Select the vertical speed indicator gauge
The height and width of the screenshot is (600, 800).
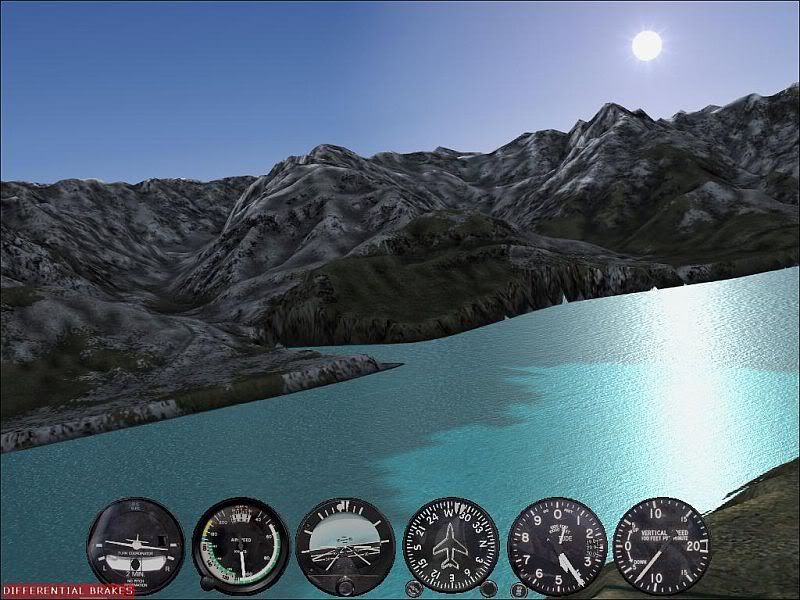pyautogui.click(x=661, y=546)
